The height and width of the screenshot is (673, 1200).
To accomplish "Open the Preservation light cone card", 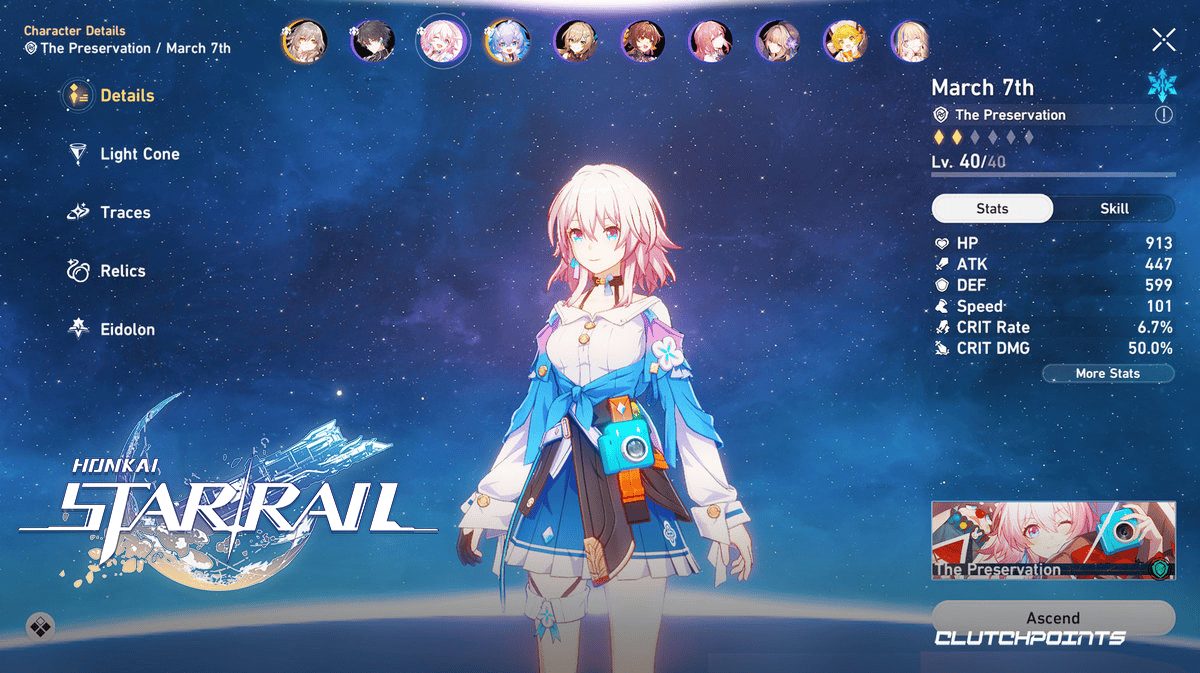I will [1052, 540].
